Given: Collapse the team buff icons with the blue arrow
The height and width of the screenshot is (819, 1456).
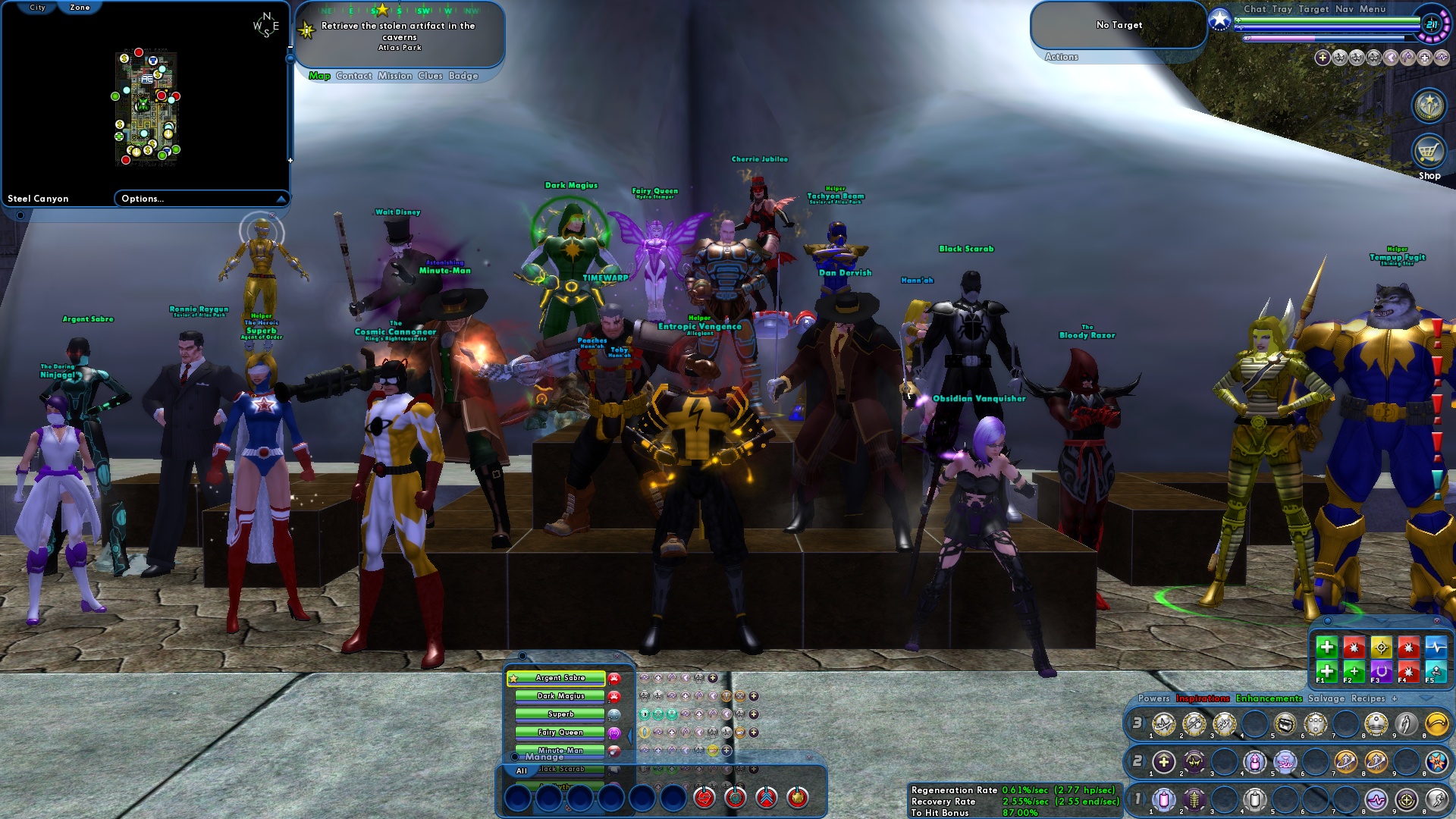Looking at the screenshot, I should [x=629, y=736].
